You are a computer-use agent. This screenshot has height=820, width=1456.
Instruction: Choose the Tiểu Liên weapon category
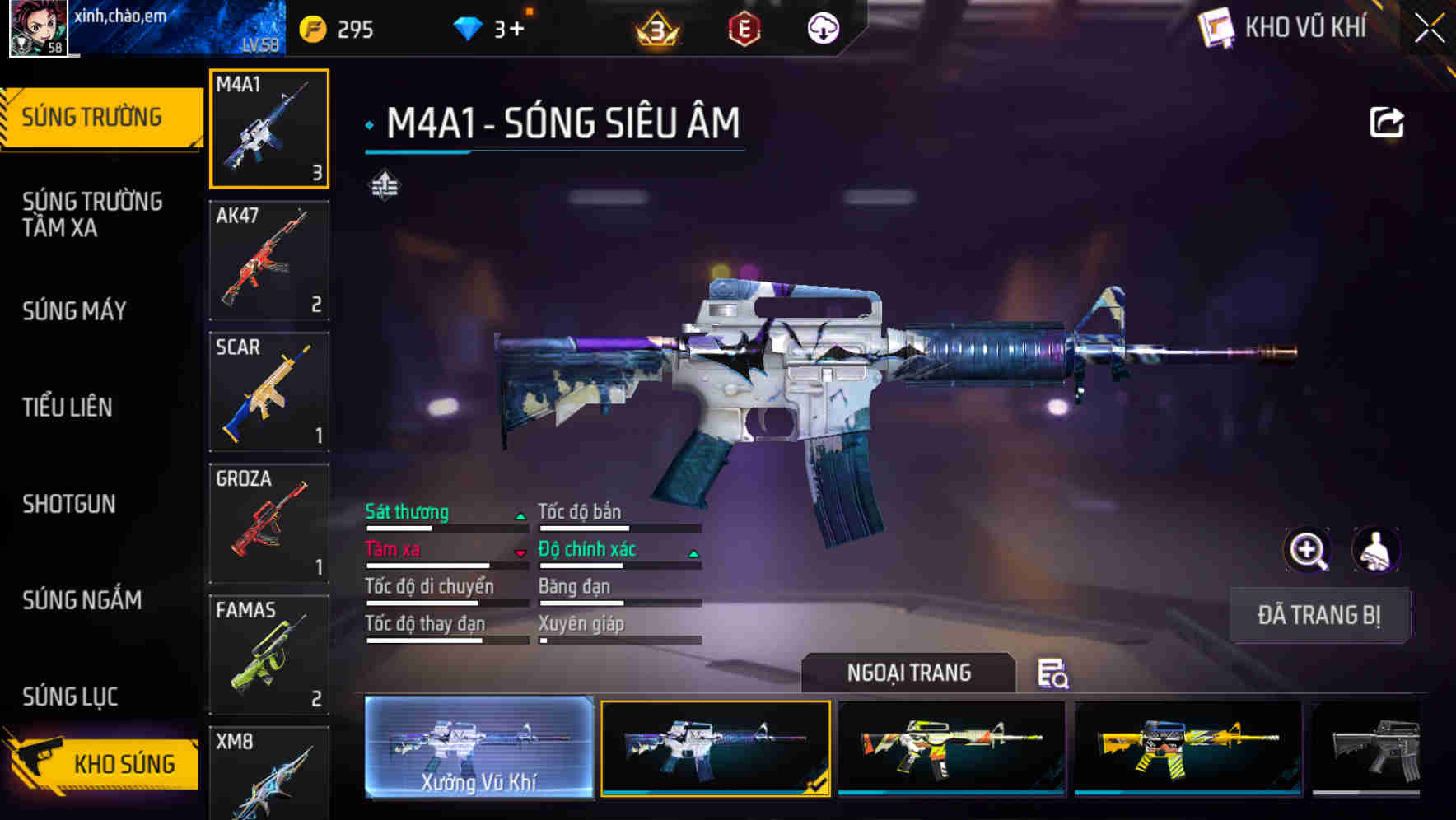[68, 408]
